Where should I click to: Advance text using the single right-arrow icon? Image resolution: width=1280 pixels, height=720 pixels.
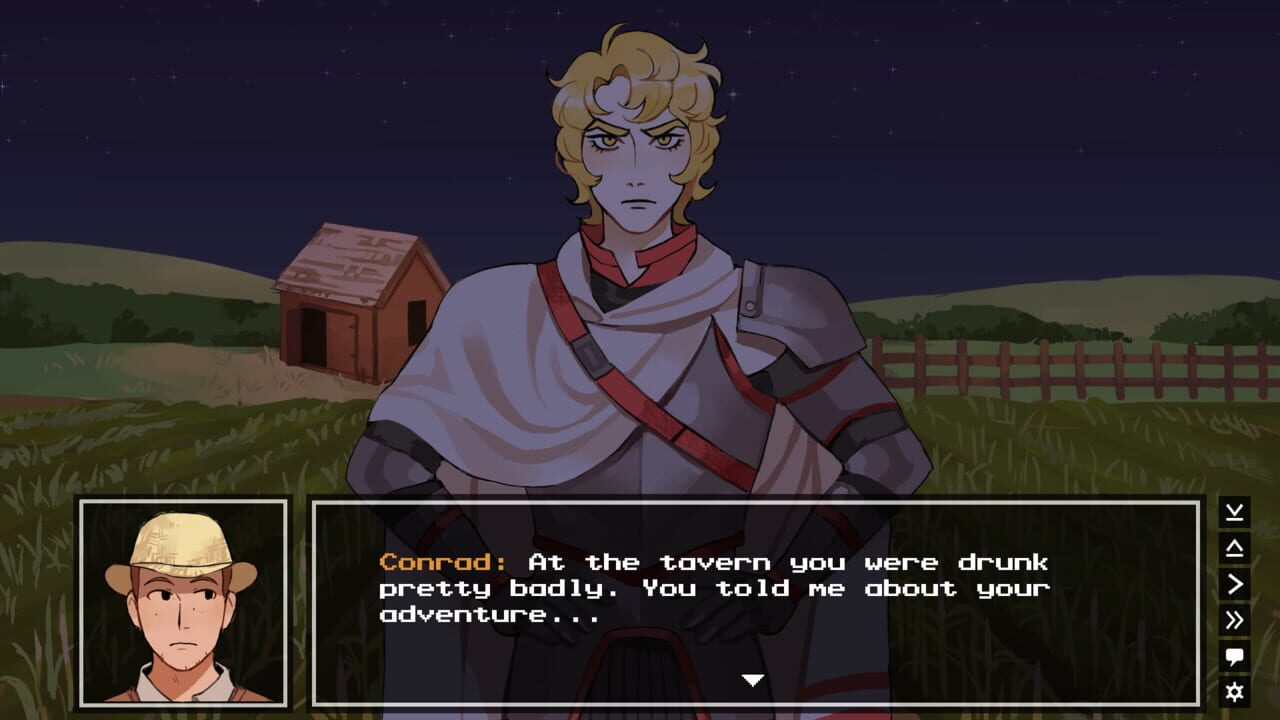click(1234, 581)
